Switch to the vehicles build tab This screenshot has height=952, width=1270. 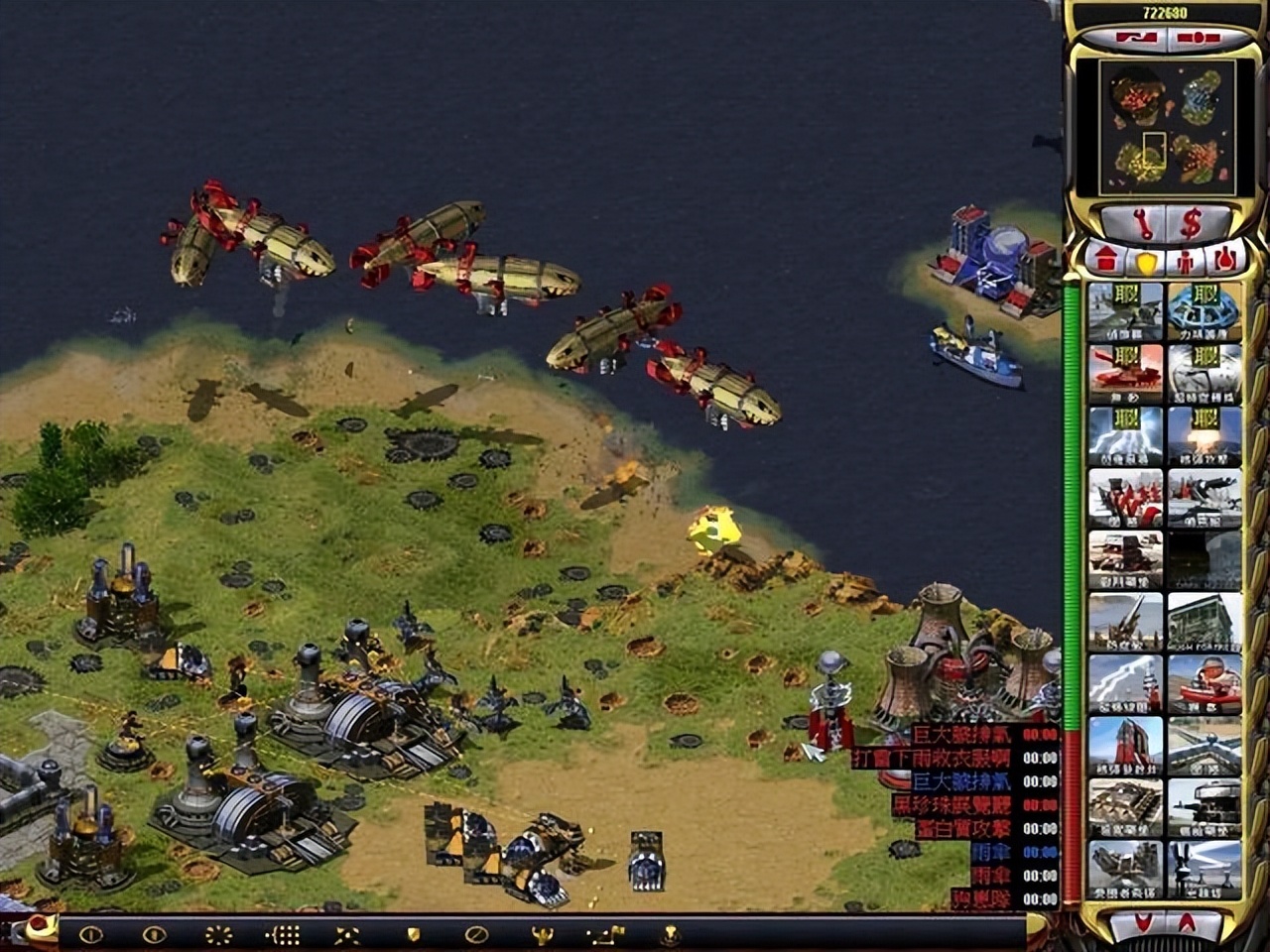(1226, 262)
